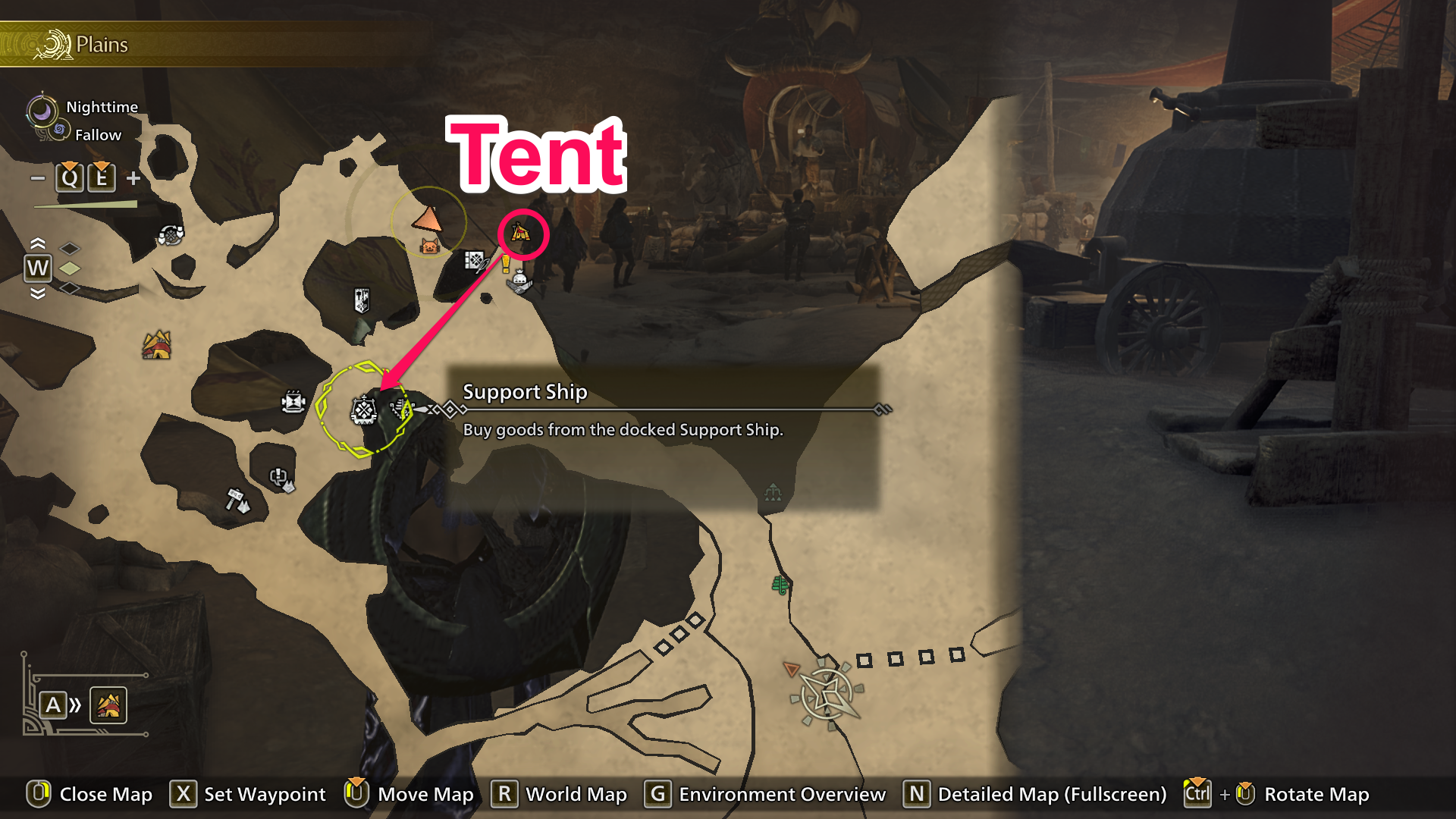Click the banner flag map marker
This screenshot has height=819, width=1456.
click(362, 300)
